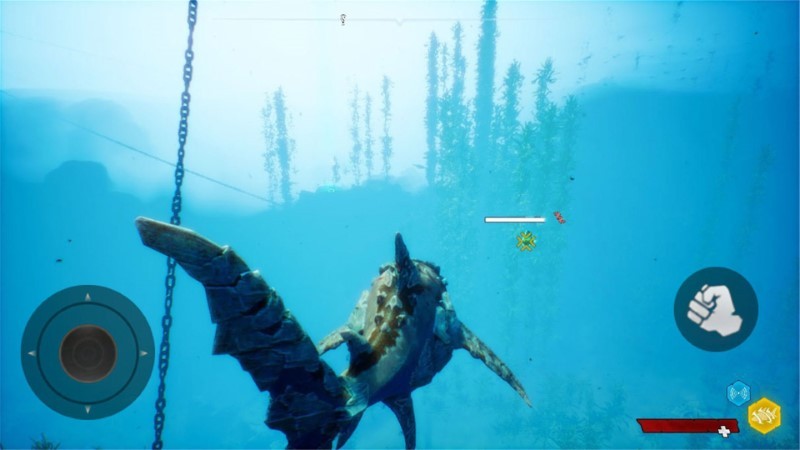Image resolution: width=800 pixels, height=450 pixels.
Task: Click the center knob of the virtual joystick
Action: coord(87,352)
